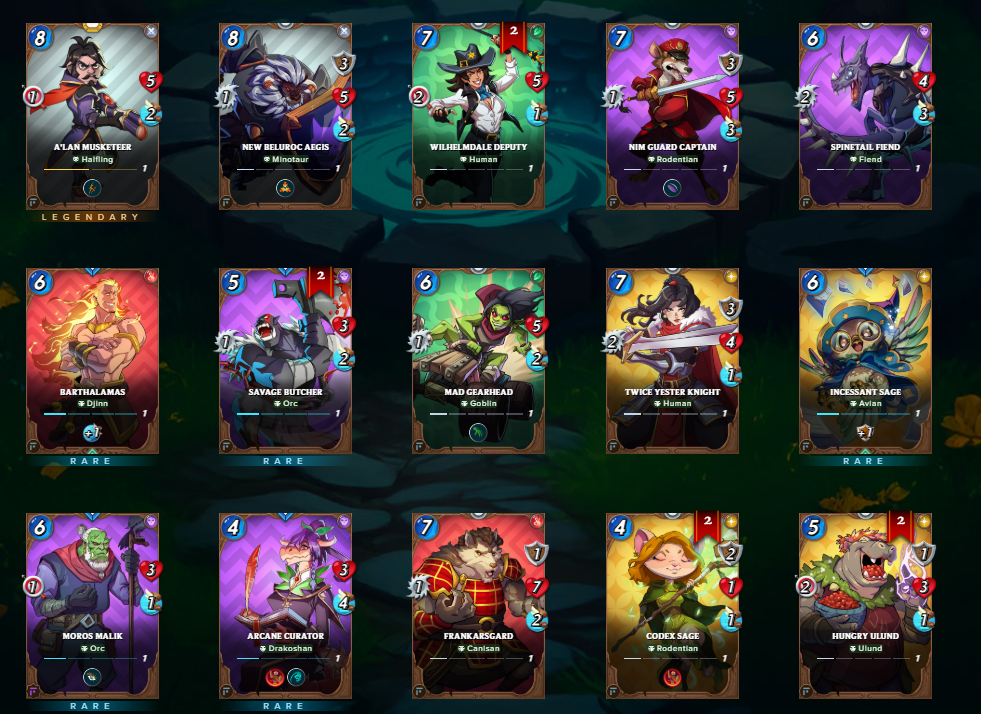The width and height of the screenshot is (981, 714).
Task: Select the Barthalamas Djinn card
Action: (92, 360)
